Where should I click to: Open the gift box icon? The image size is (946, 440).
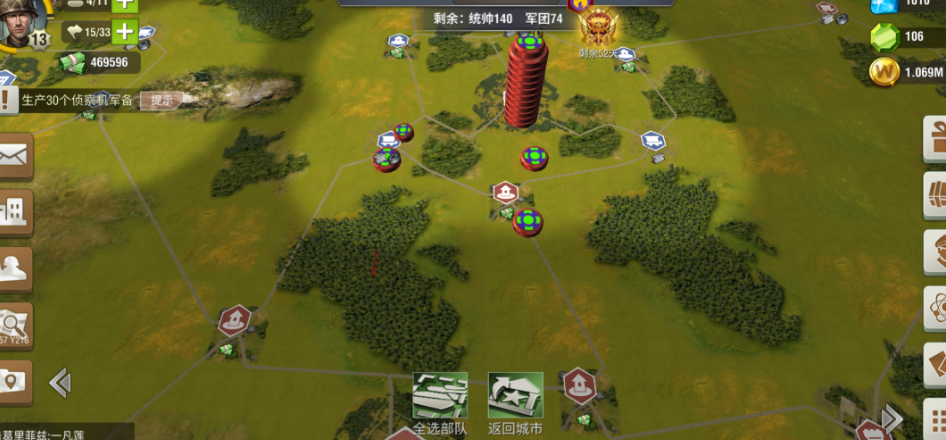[x=935, y=138]
